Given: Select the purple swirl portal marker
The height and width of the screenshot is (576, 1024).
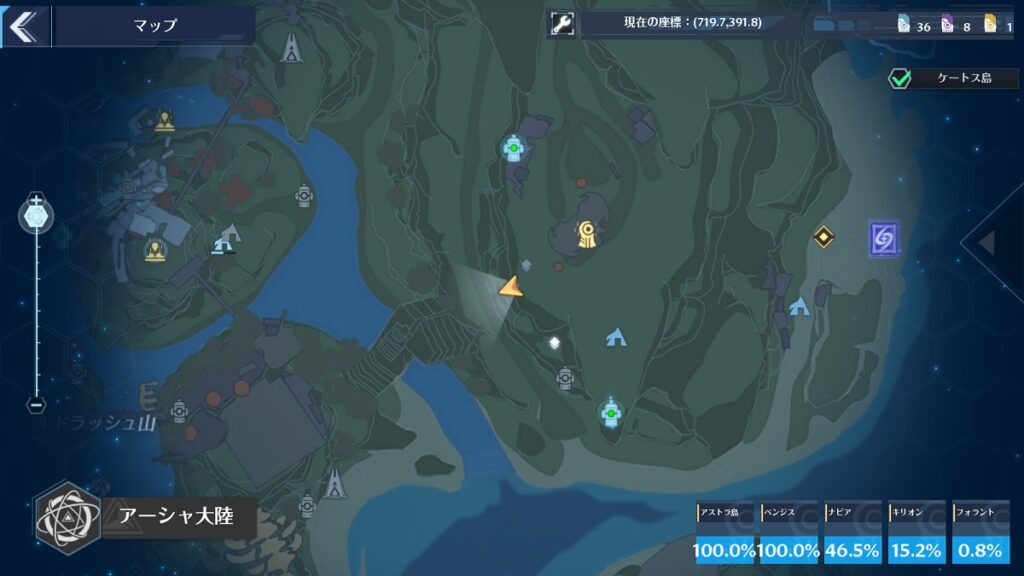Looking at the screenshot, I should click(x=883, y=239).
